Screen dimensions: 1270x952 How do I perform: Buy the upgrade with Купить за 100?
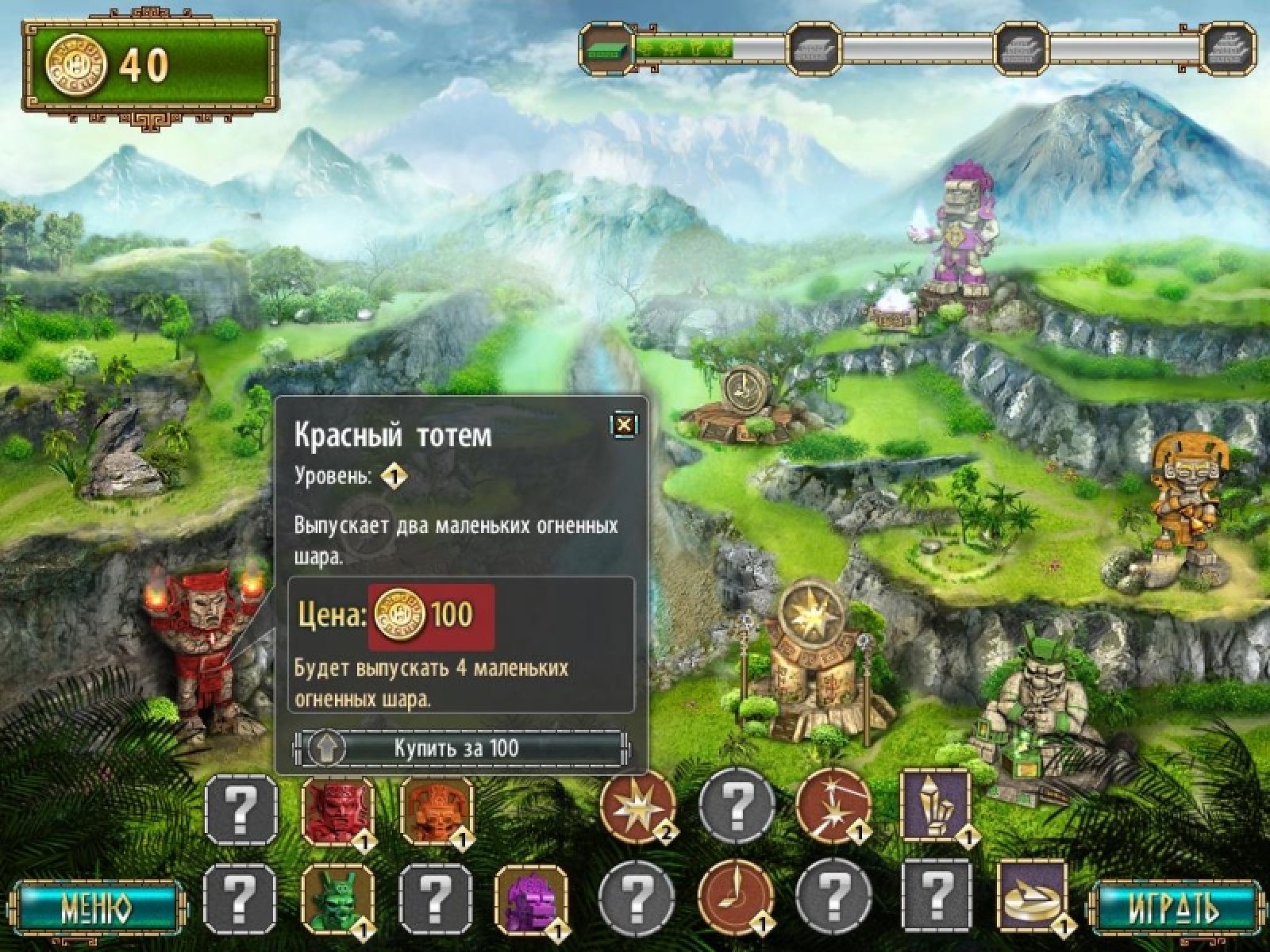(x=460, y=748)
